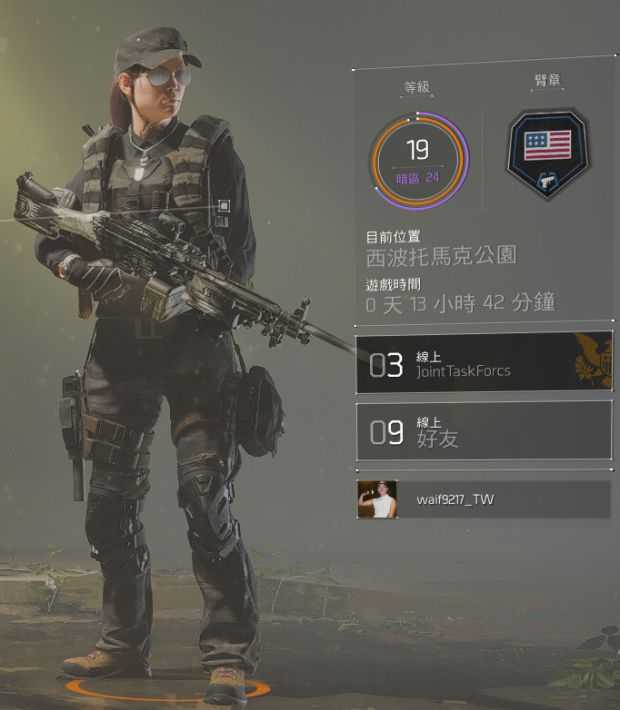
Task: Select the player waif9217_TW
Action: pyautogui.click(x=484, y=499)
